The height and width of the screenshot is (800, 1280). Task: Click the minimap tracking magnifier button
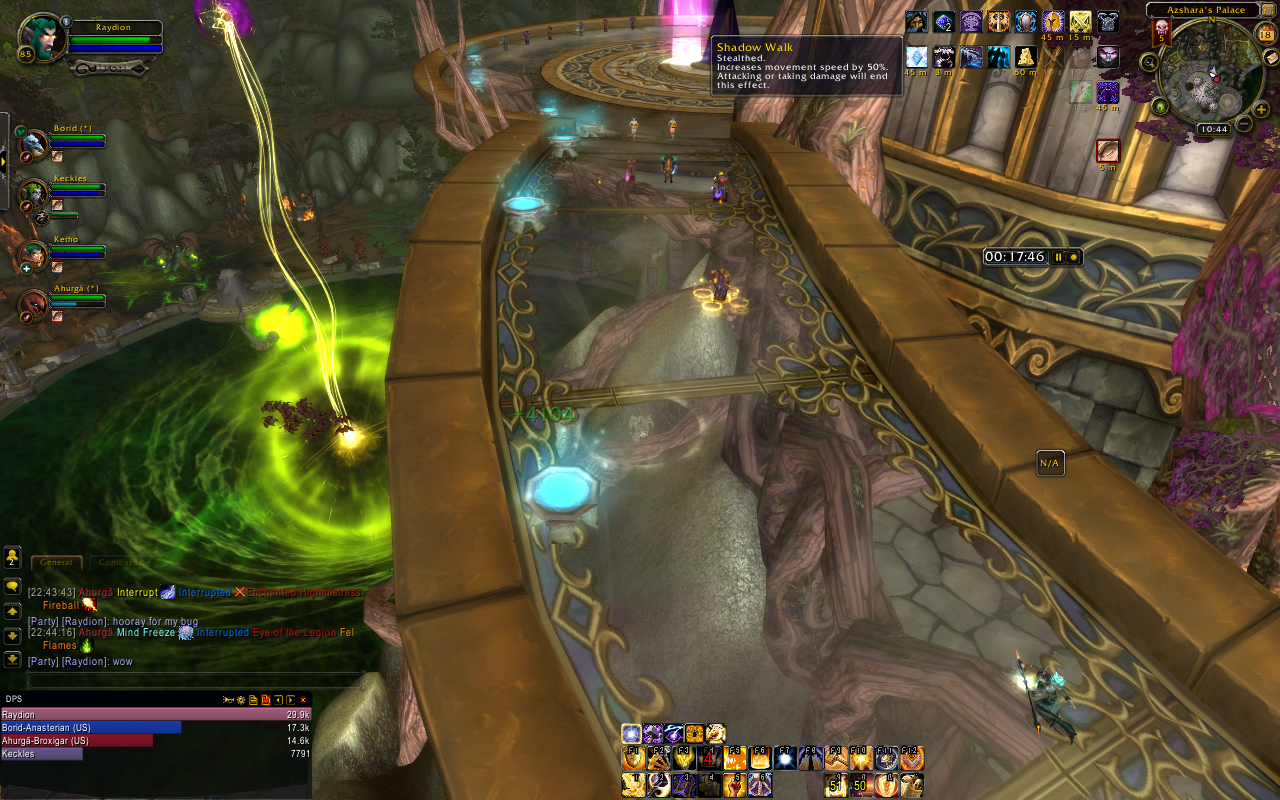pyautogui.click(x=1150, y=62)
